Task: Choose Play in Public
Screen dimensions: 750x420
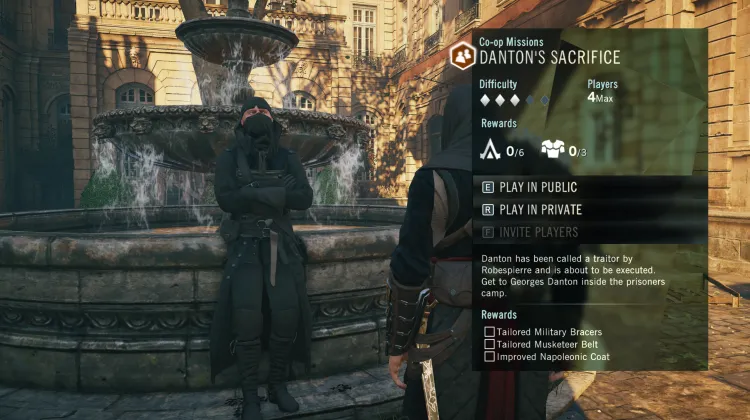Action: coord(538,187)
